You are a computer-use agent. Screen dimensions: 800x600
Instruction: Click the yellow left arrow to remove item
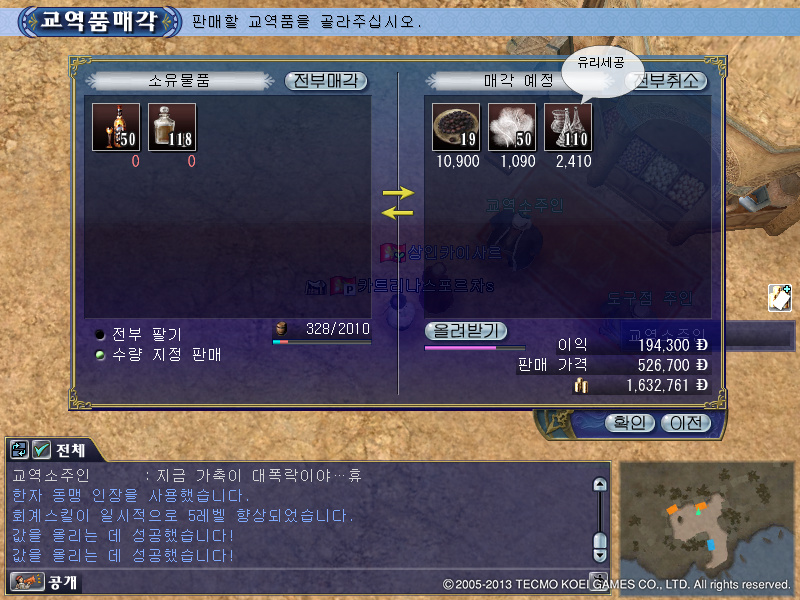click(x=398, y=211)
